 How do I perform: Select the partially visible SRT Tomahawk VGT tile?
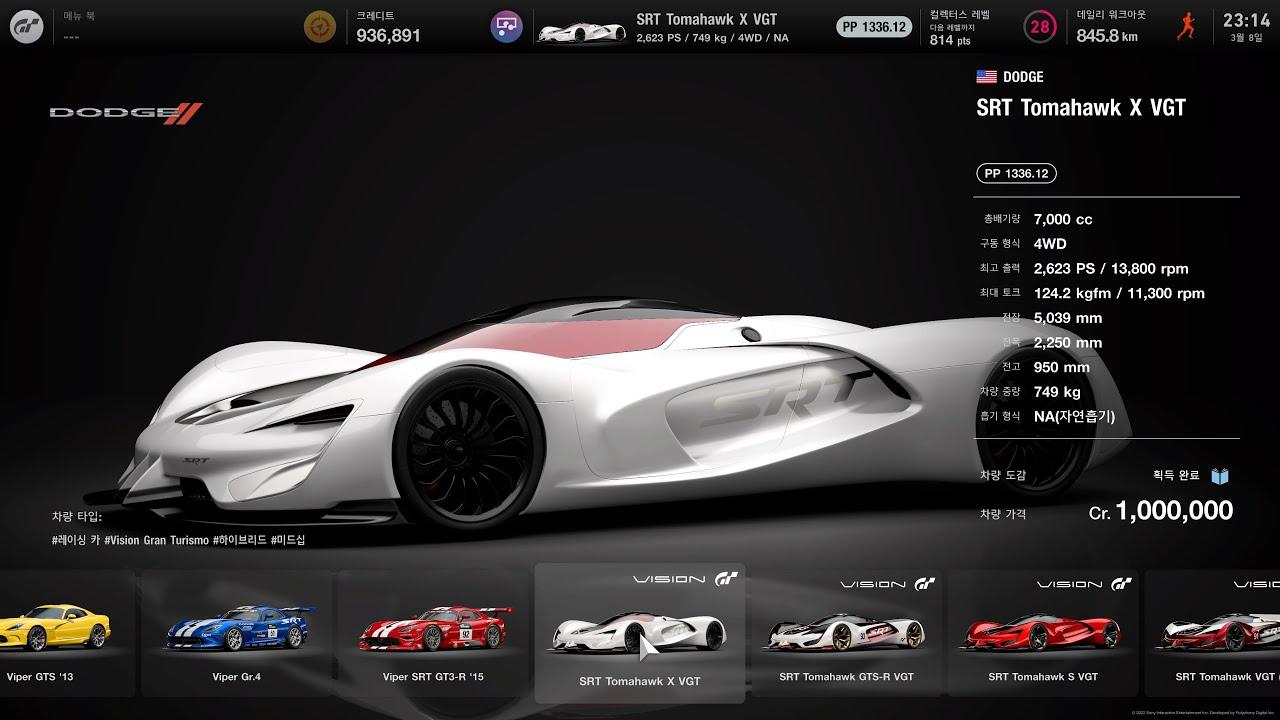1215,634
